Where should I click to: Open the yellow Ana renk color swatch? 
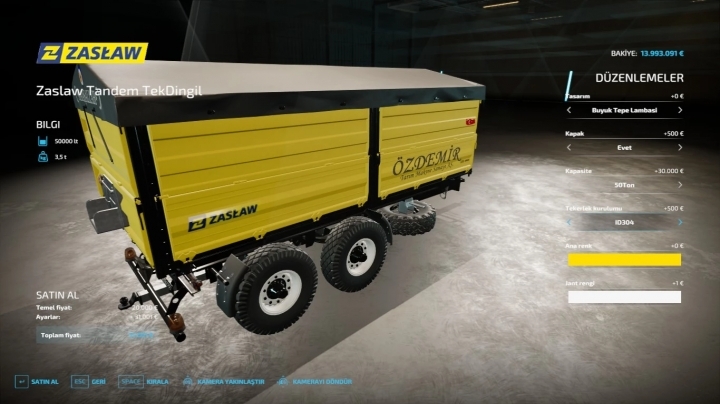(624, 260)
